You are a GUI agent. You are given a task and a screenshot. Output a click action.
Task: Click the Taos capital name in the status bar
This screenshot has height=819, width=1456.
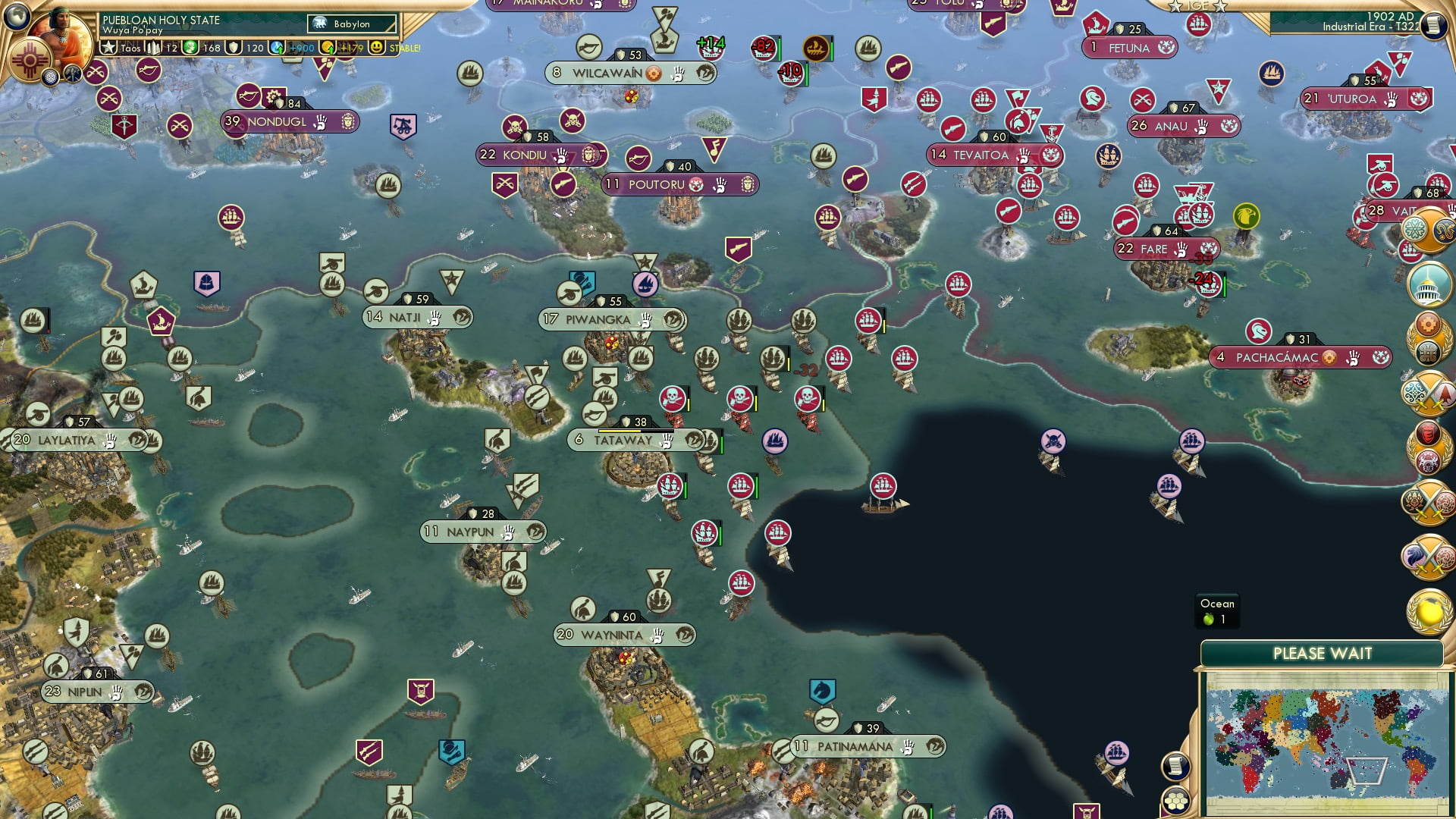point(131,49)
